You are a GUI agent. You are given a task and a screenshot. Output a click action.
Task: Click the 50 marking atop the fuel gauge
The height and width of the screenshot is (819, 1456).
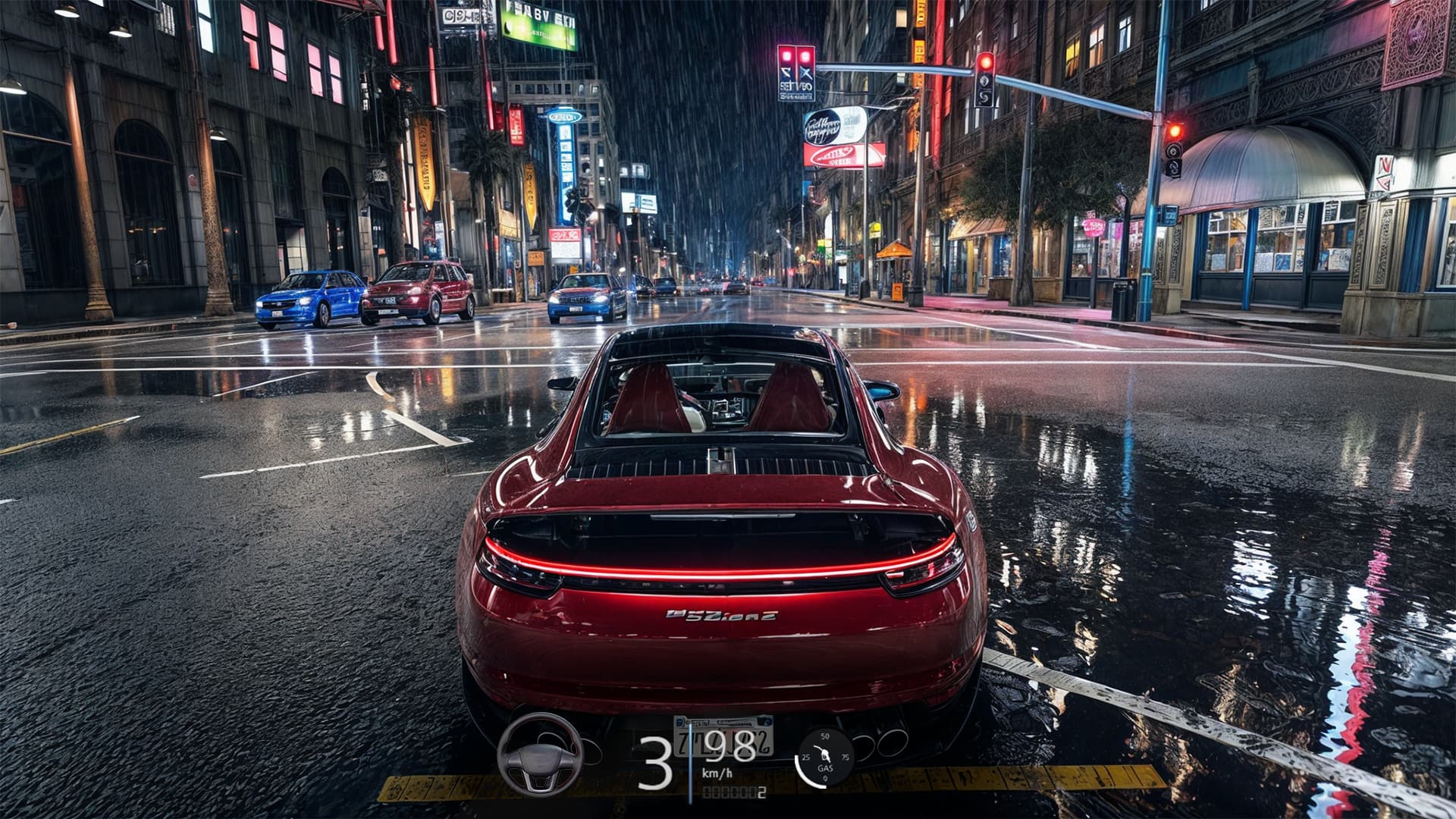pyautogui.click(x=824, y=737)
